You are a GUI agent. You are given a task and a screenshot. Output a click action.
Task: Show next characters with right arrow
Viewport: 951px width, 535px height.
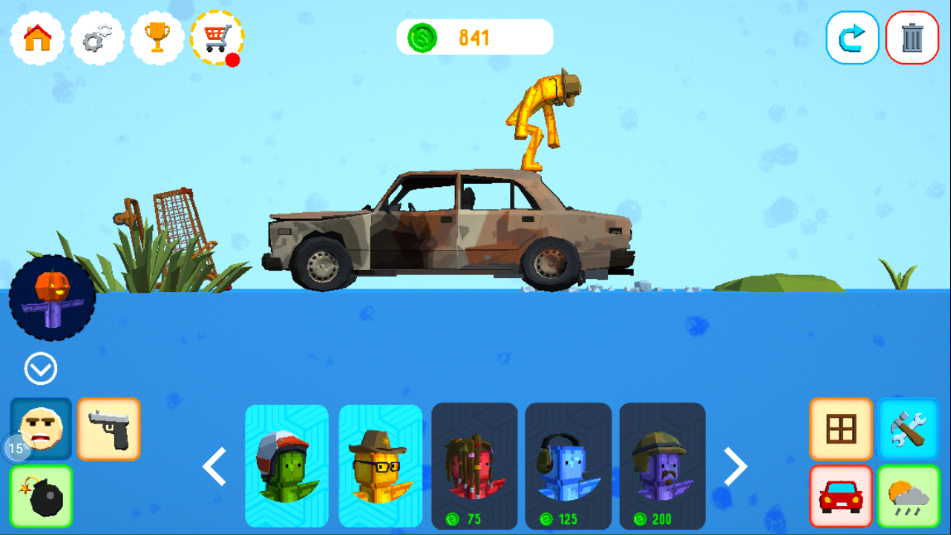735,467
